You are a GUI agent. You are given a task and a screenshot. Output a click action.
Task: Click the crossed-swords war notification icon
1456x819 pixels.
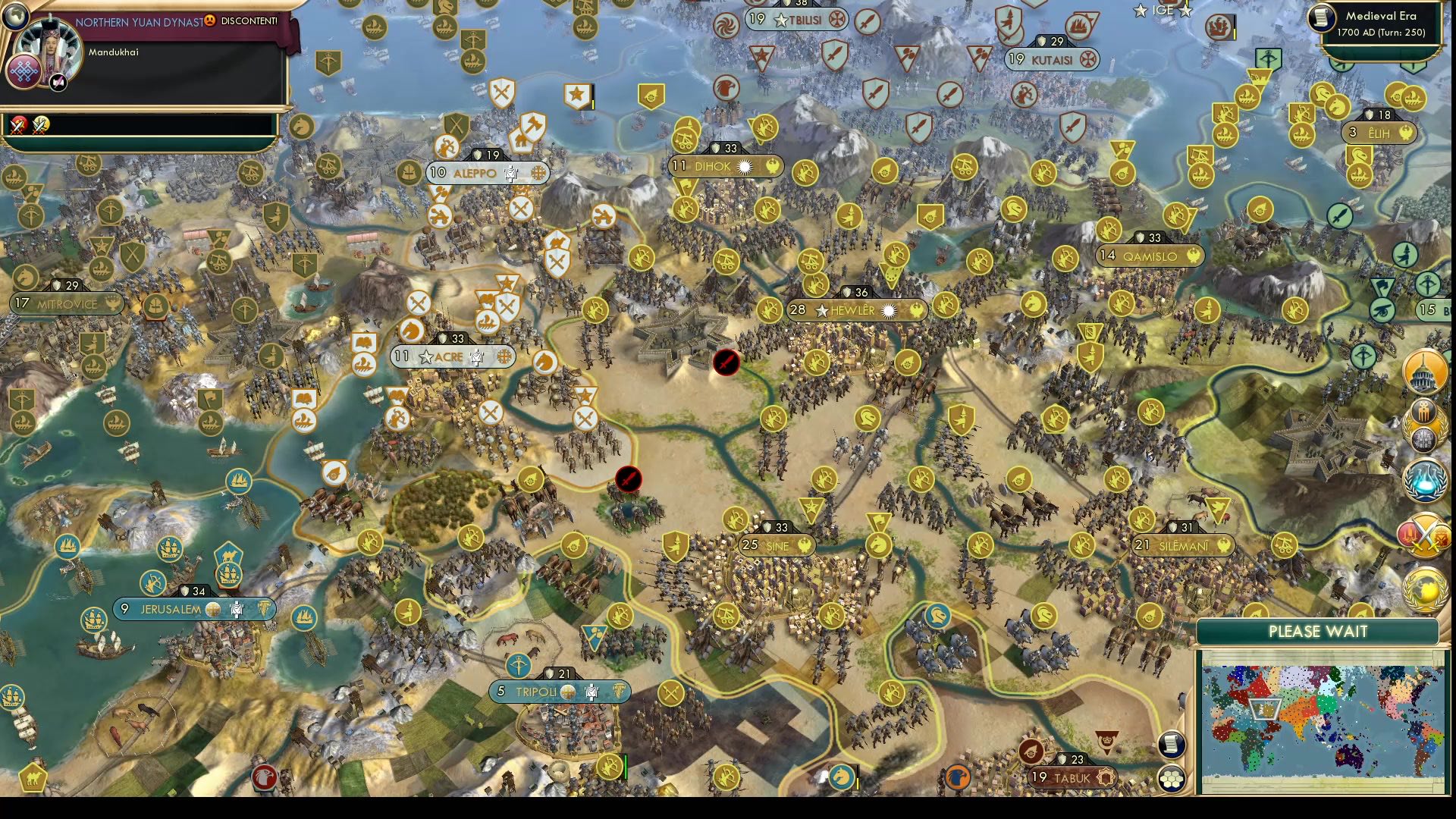point(17,125)
